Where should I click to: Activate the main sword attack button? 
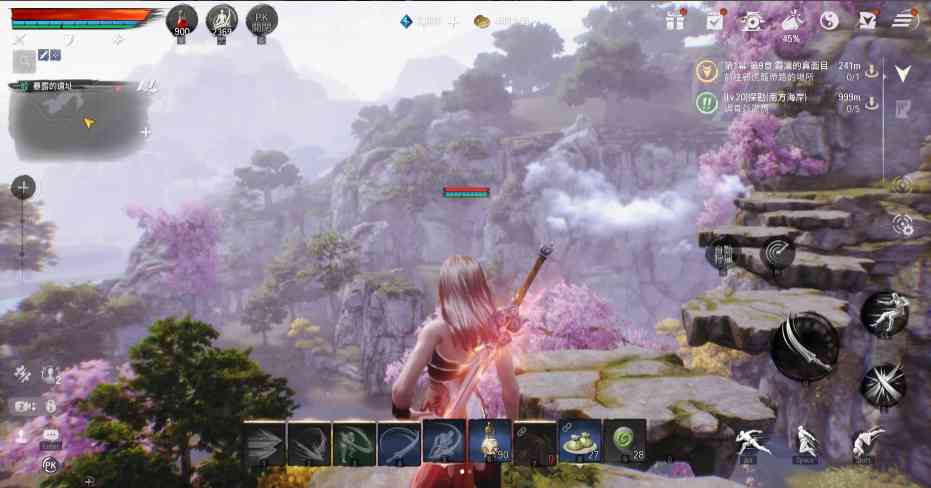[805, 346]
